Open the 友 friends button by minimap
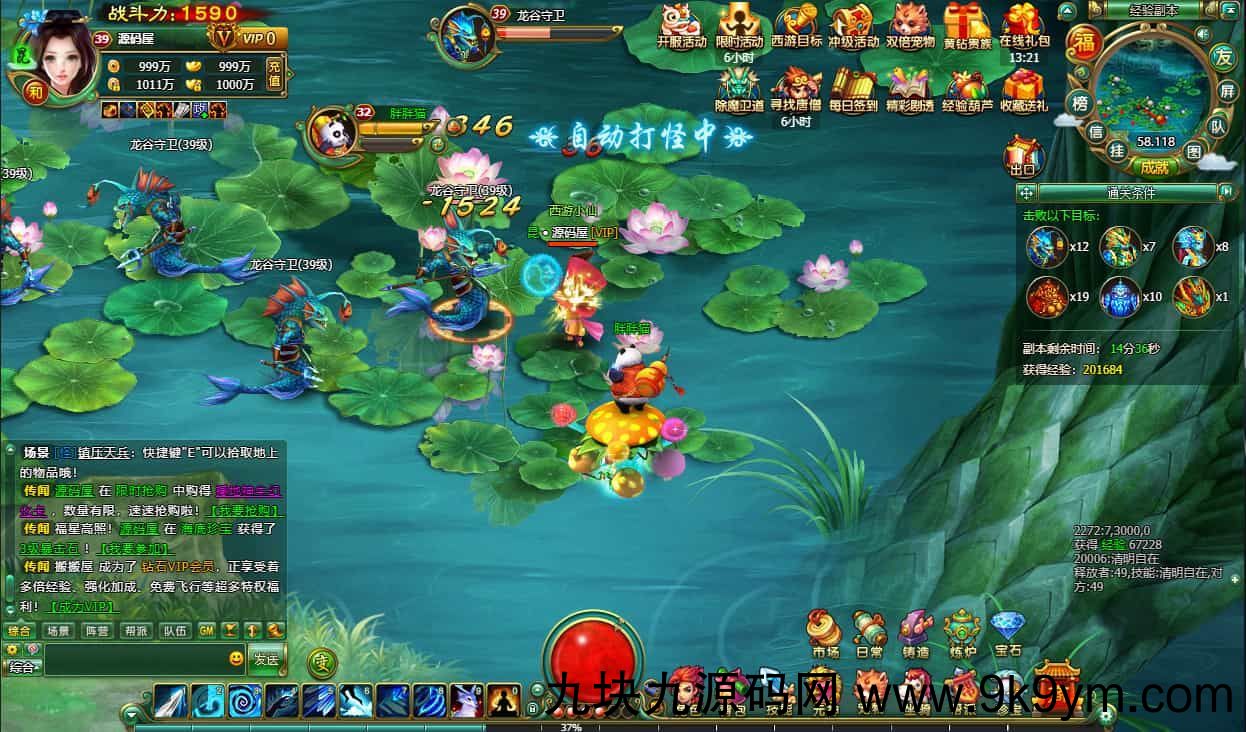Viewport: 1246px width, 732px height. (x=1221, y=56)
